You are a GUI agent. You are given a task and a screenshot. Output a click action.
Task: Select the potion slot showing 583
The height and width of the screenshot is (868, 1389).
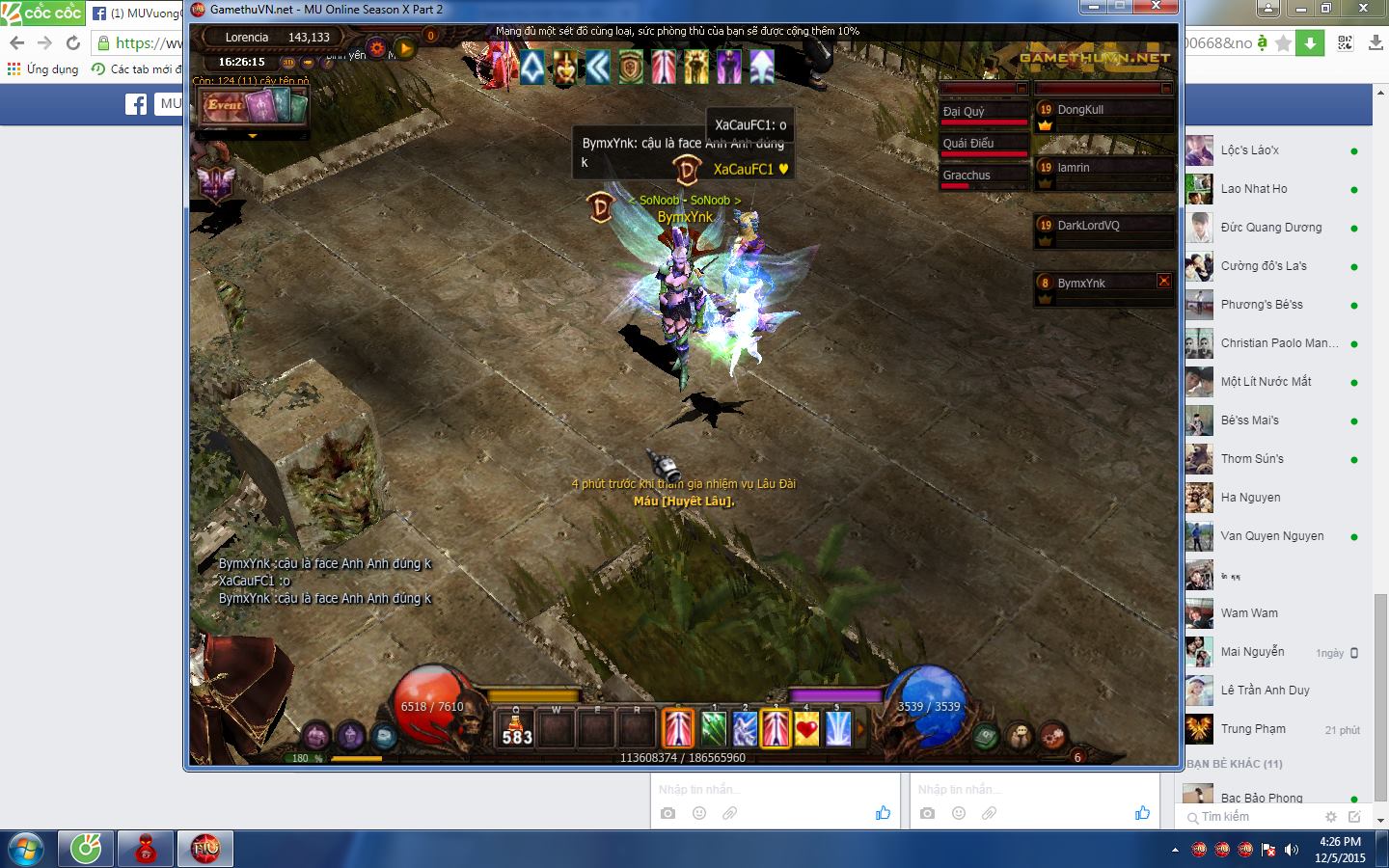click(x=517, y=729)
